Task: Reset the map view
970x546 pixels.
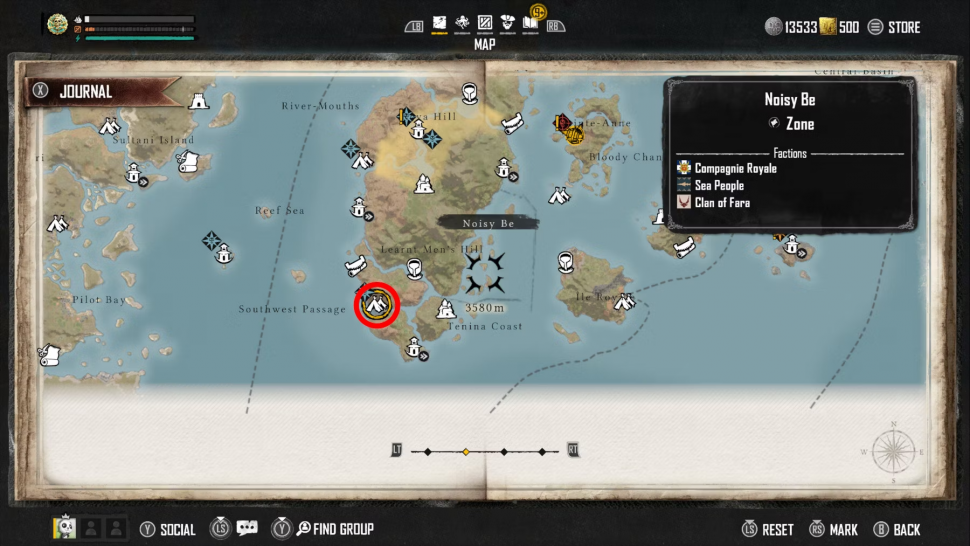Action: click(768, 529)
